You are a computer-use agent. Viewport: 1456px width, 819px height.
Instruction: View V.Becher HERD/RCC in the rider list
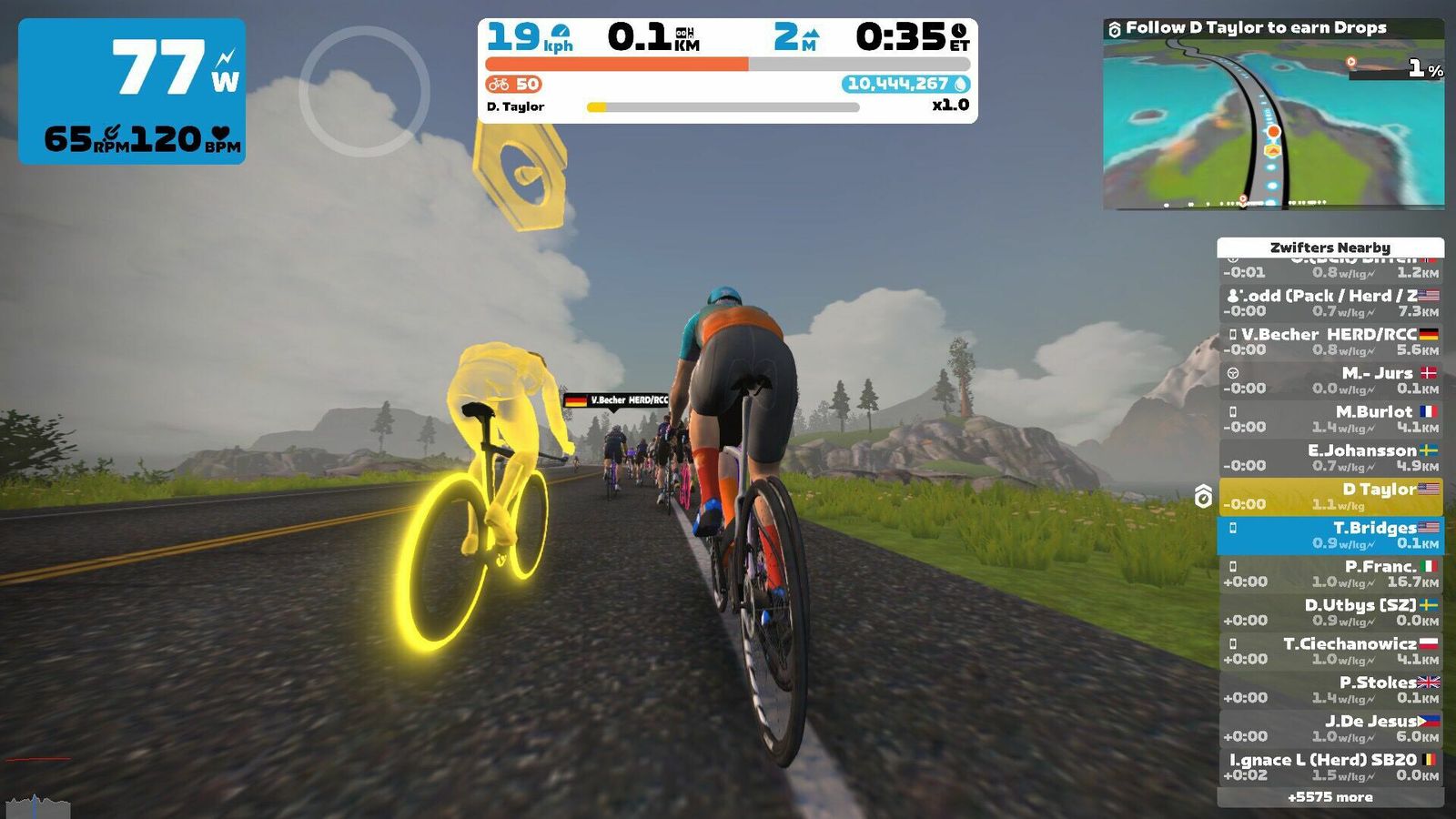point(1330,342)
